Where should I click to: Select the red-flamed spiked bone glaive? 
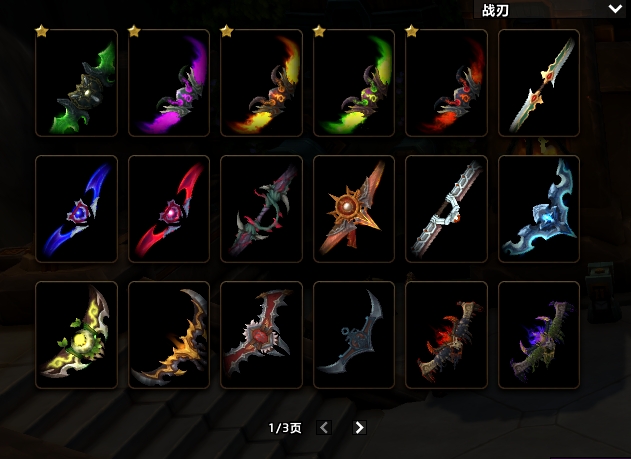tap(446, 335)
